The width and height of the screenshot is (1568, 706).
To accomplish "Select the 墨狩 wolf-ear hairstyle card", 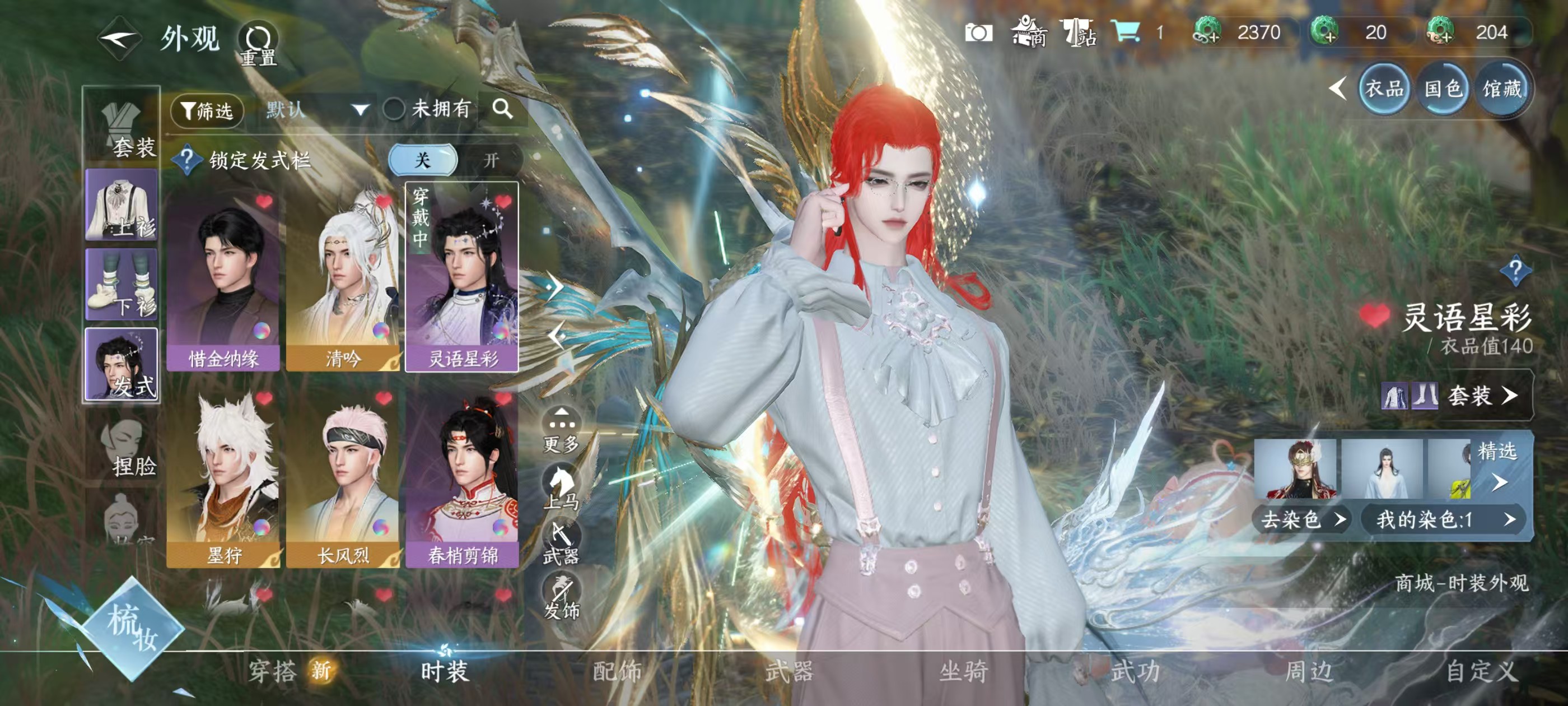I will (x=223, y=477).
